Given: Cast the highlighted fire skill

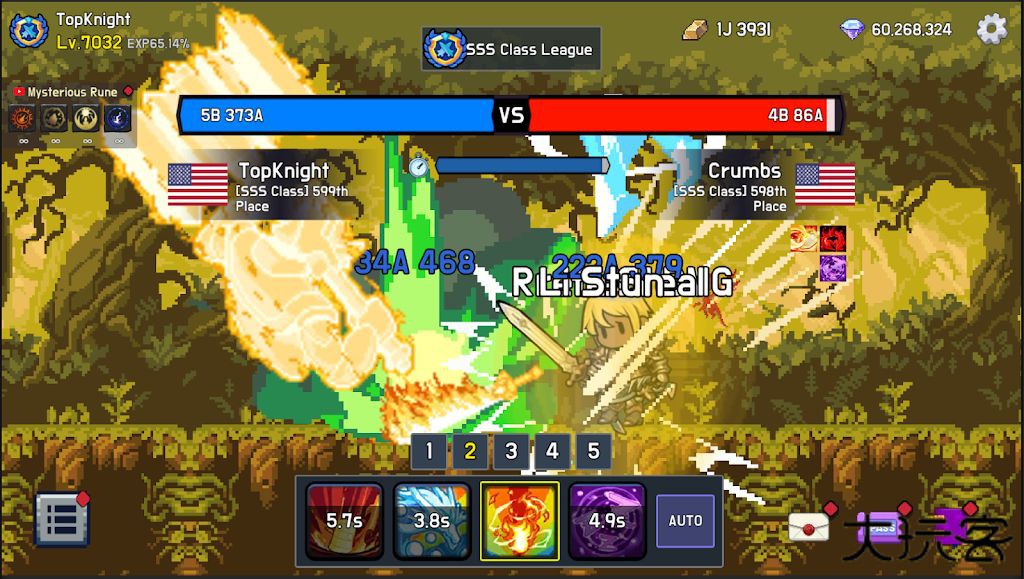Looking at the screenshot, I should click(520, 521).
